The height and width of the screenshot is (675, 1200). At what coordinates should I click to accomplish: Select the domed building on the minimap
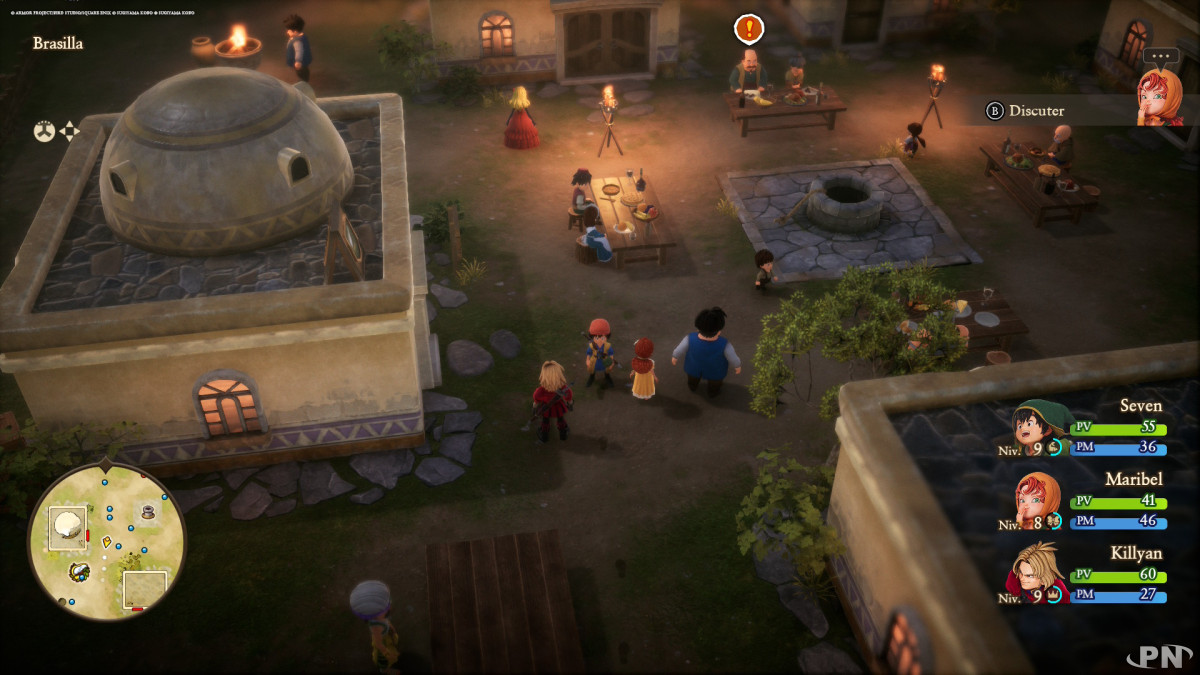(68, 524)
